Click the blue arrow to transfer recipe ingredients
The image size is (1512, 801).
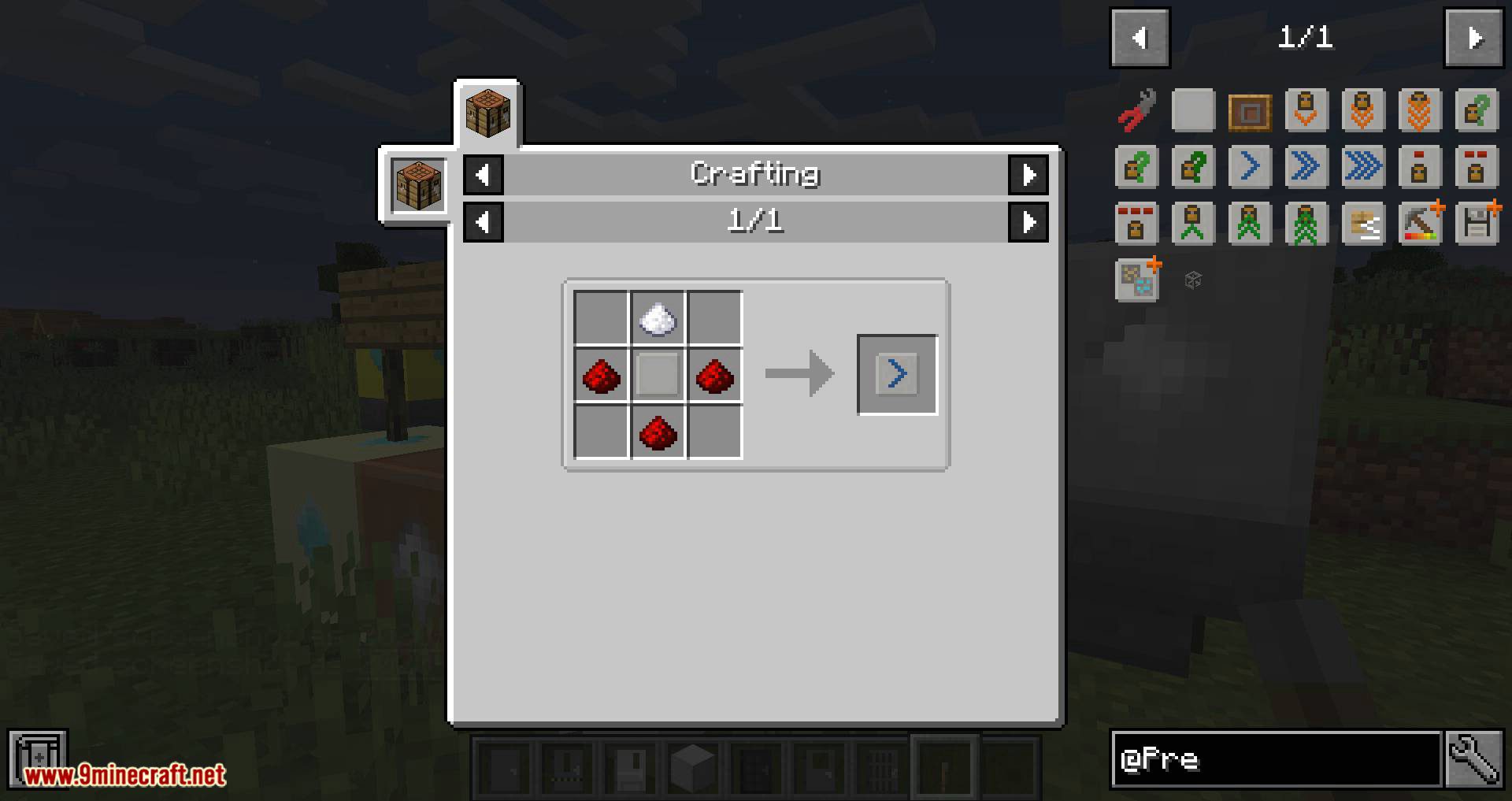[x=896, y=374]
